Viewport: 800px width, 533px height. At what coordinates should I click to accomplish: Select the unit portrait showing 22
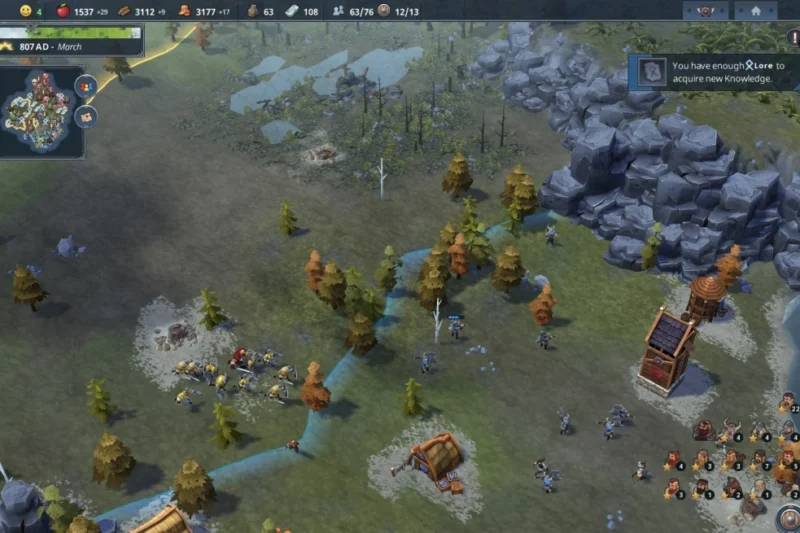(x=786, y=401)
